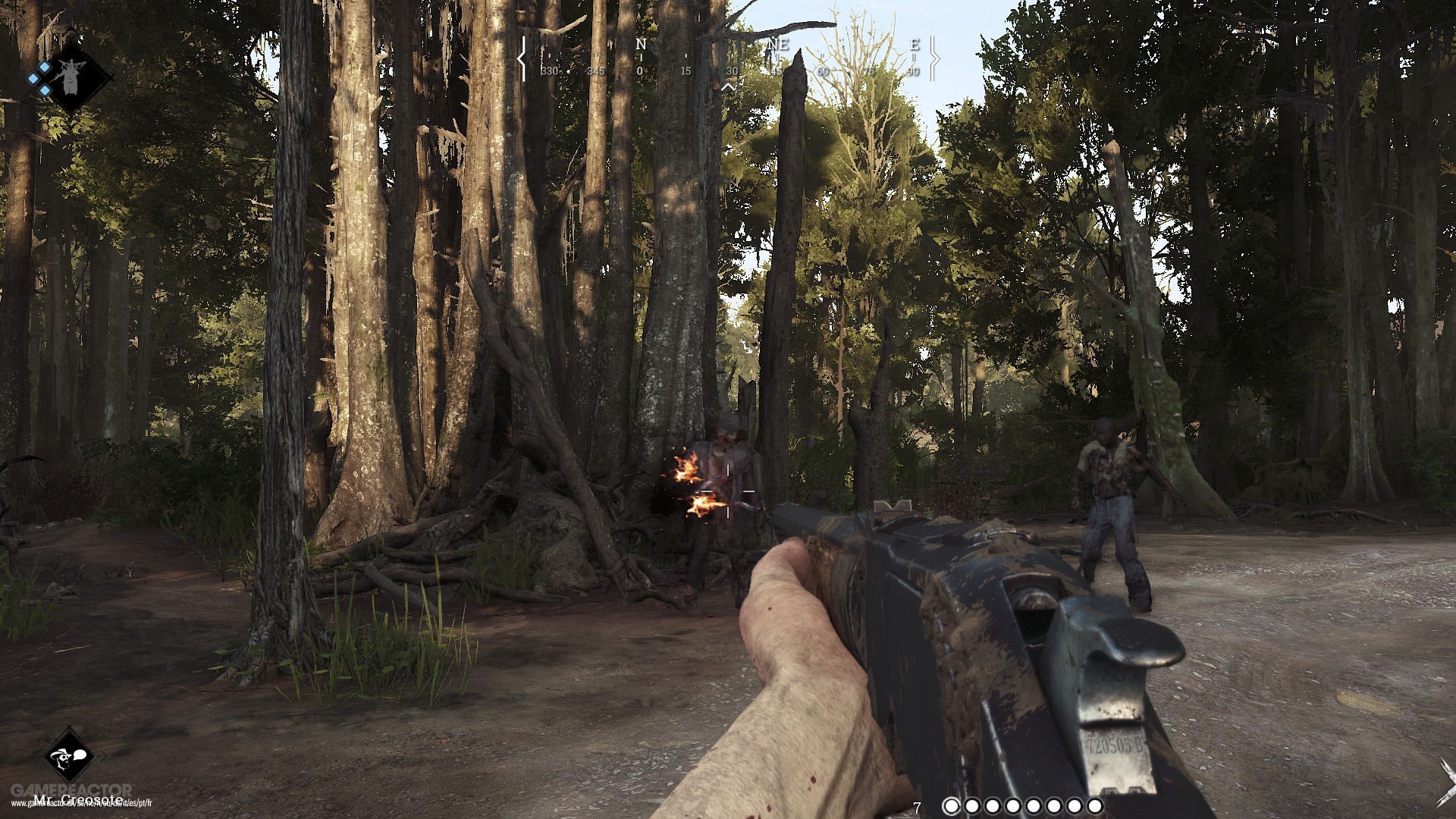This screenshot has width=1456, height=819.
Task: Click the N marker on the compass
Action: [x=641, y=45]
